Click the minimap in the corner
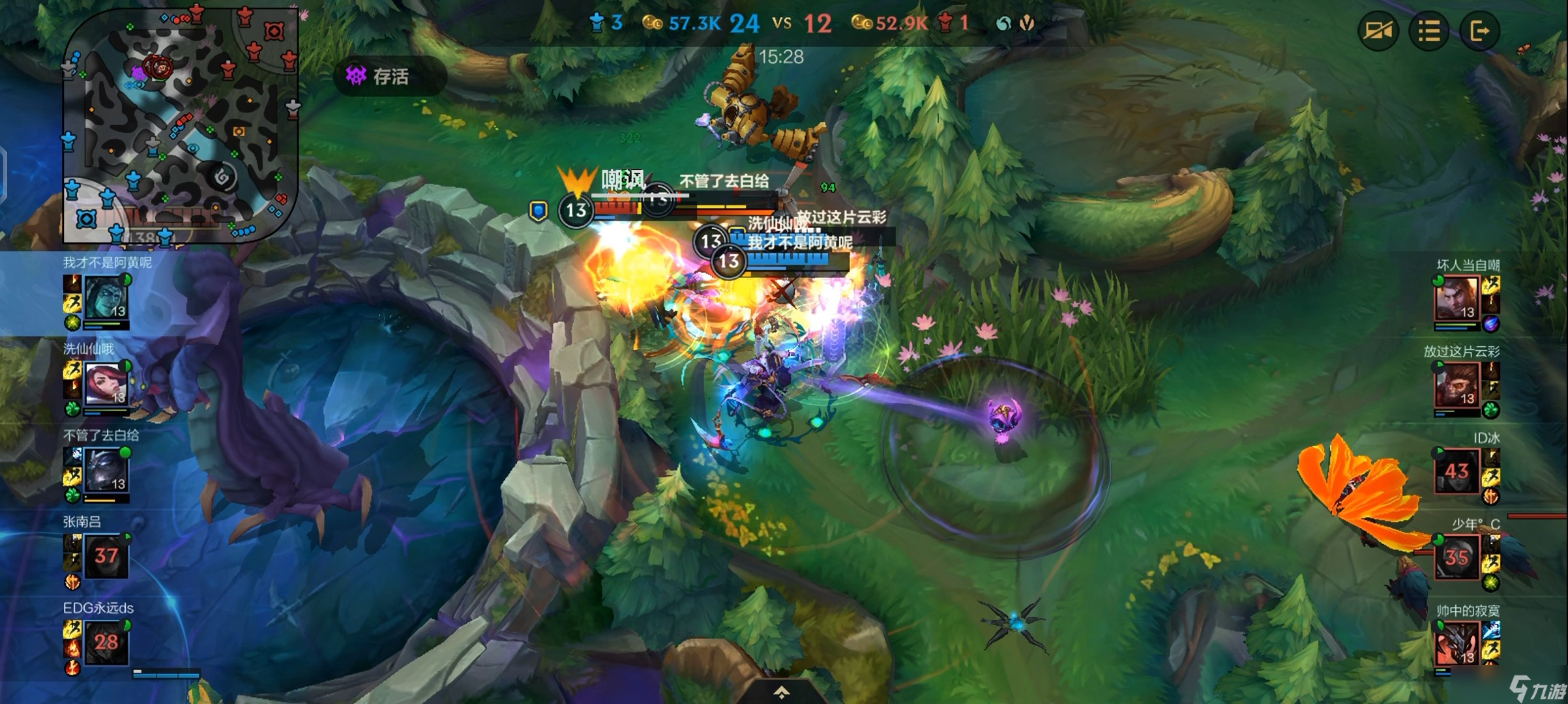The width and height of the screenshot is (1568, 704). 181,125
